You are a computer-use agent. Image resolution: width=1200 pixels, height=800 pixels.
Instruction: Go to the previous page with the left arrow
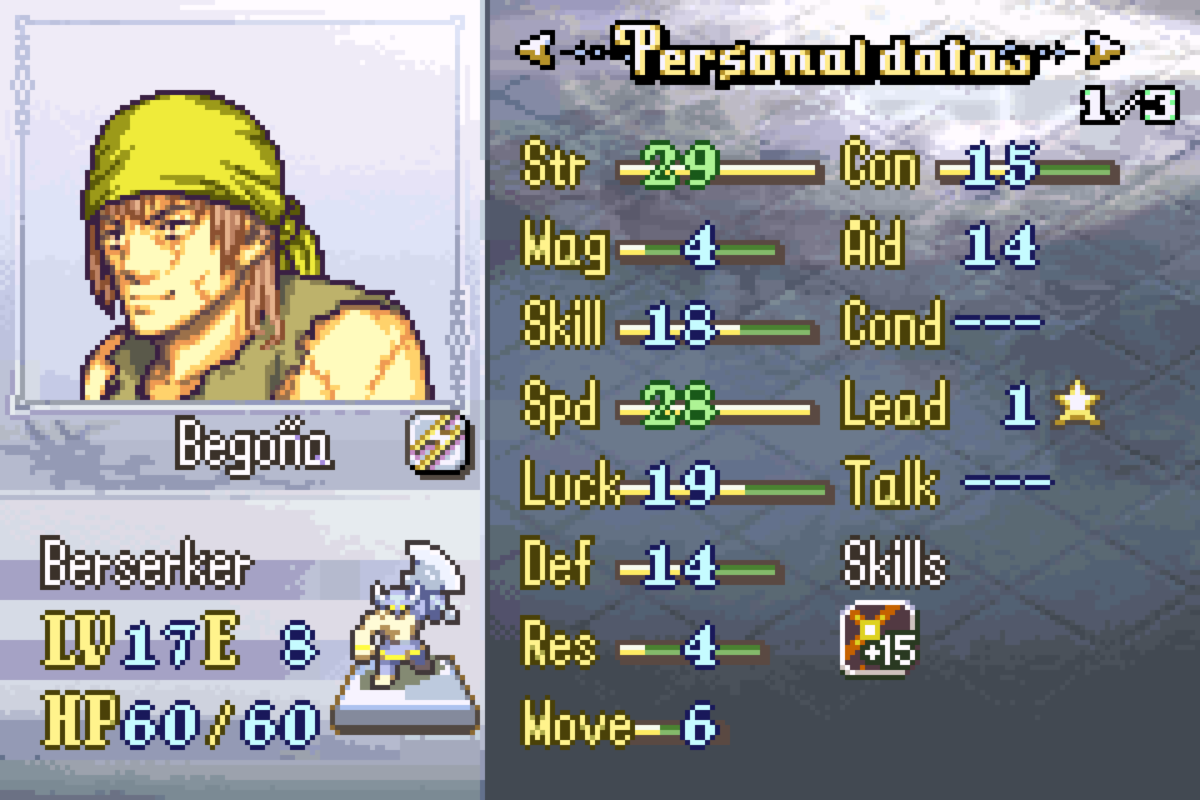click(x=537, y=50)
